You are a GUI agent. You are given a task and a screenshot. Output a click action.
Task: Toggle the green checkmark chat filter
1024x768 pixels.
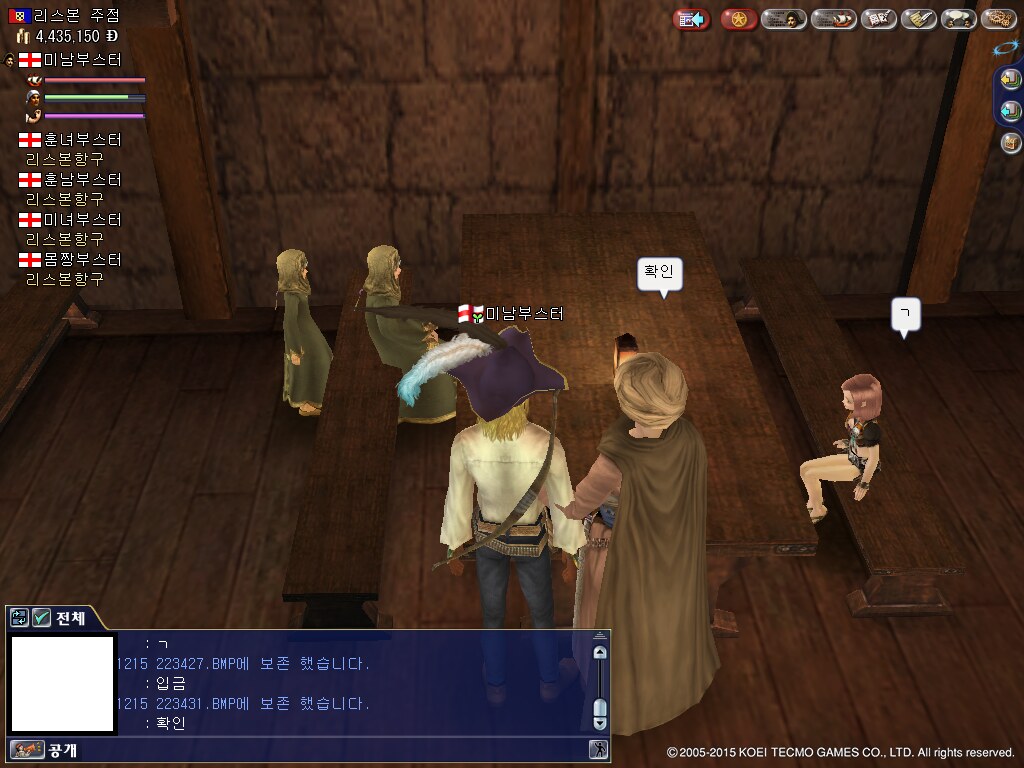click(x=41, y=618)
